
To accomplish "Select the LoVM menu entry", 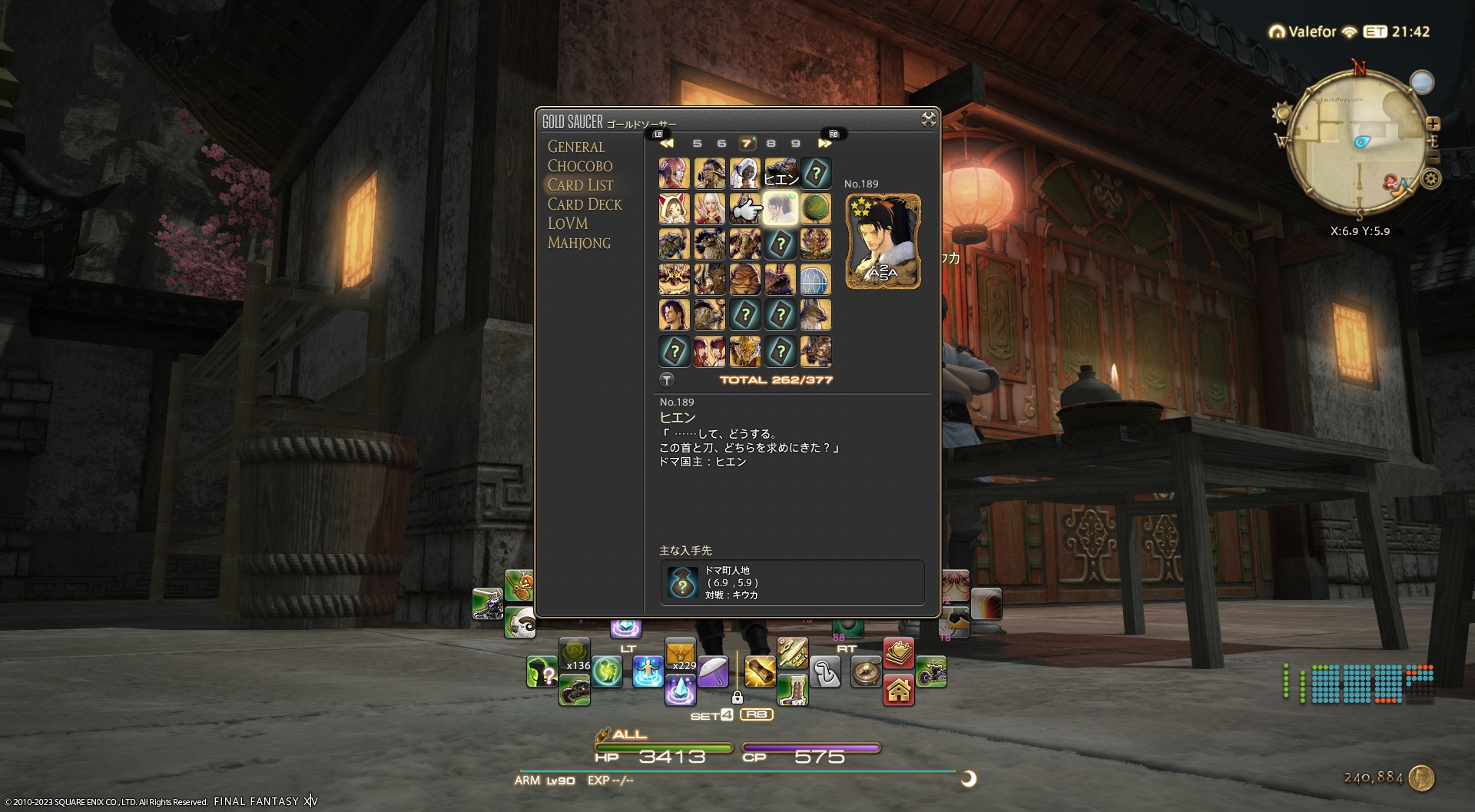I will [567, 224].
